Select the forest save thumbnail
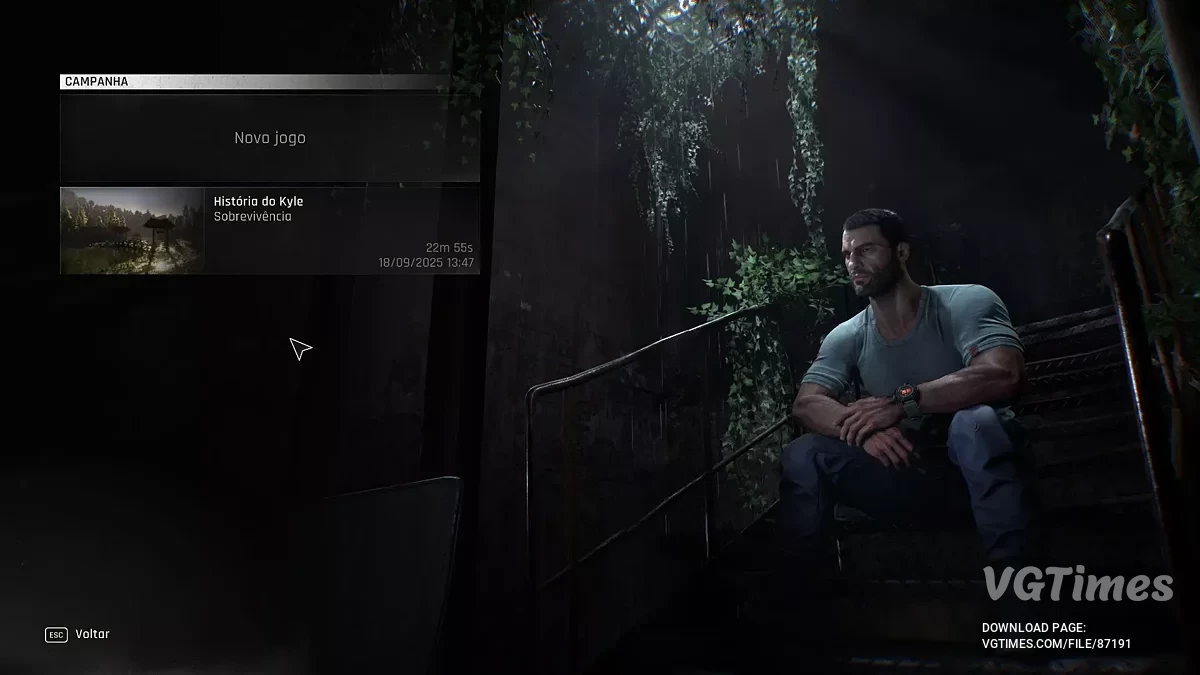1200x675 pixels. [x=132, y=230]
